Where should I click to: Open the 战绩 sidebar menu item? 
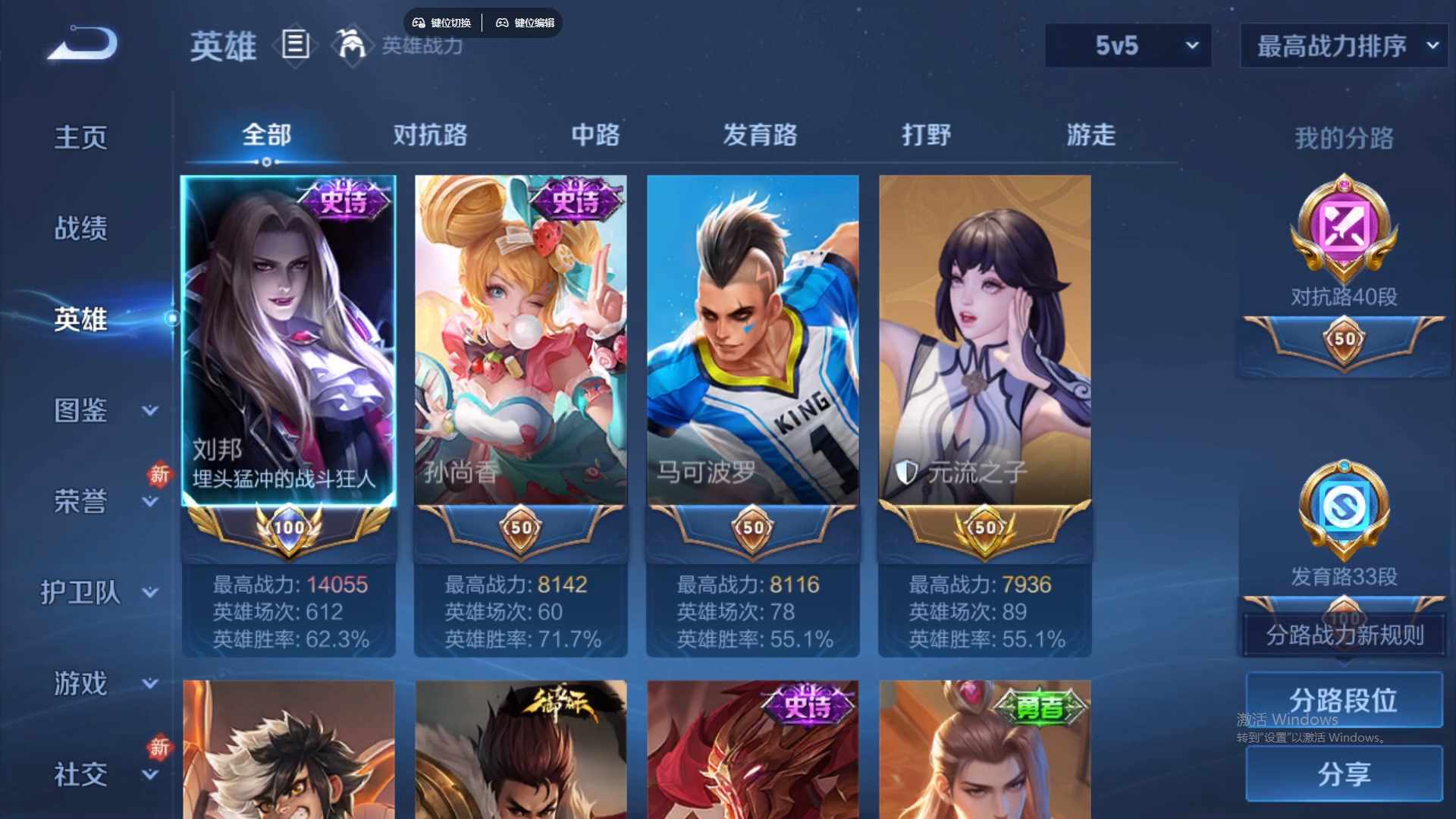pyautogui.click(x=80, y=227)
